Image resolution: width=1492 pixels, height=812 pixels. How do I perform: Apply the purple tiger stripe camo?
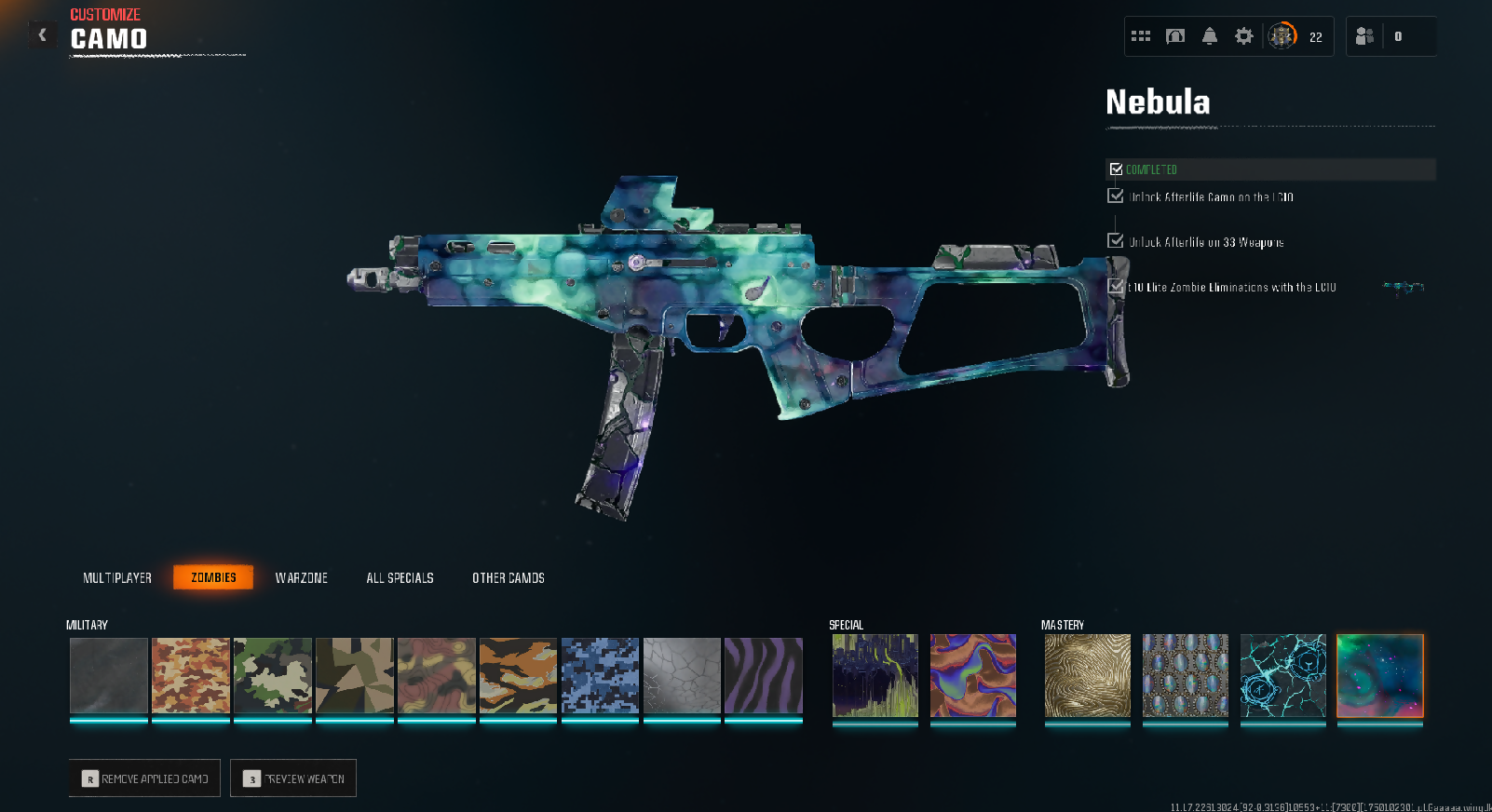764,676
